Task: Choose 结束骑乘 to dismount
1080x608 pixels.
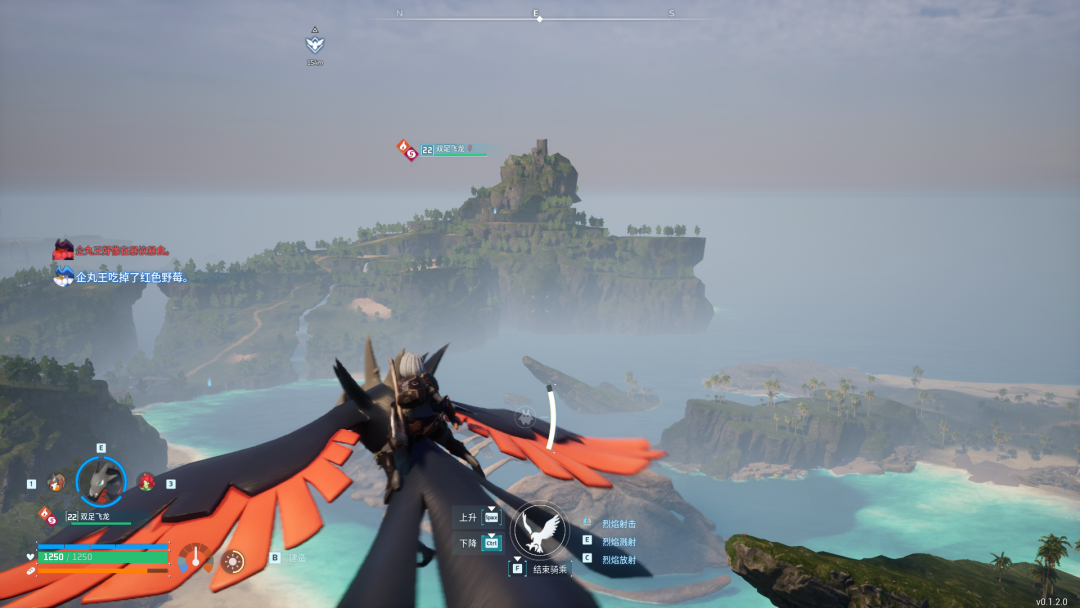Action: (549, 569)
